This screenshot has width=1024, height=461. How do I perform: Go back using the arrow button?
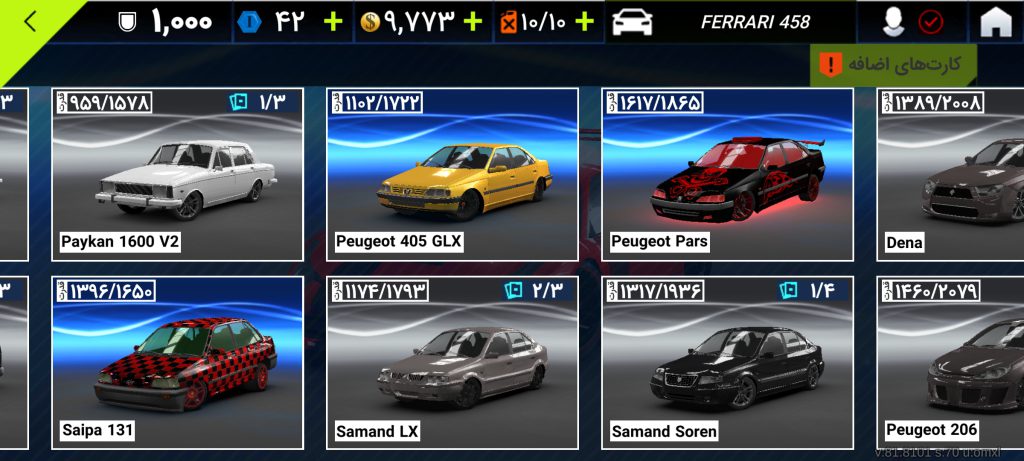30,22
